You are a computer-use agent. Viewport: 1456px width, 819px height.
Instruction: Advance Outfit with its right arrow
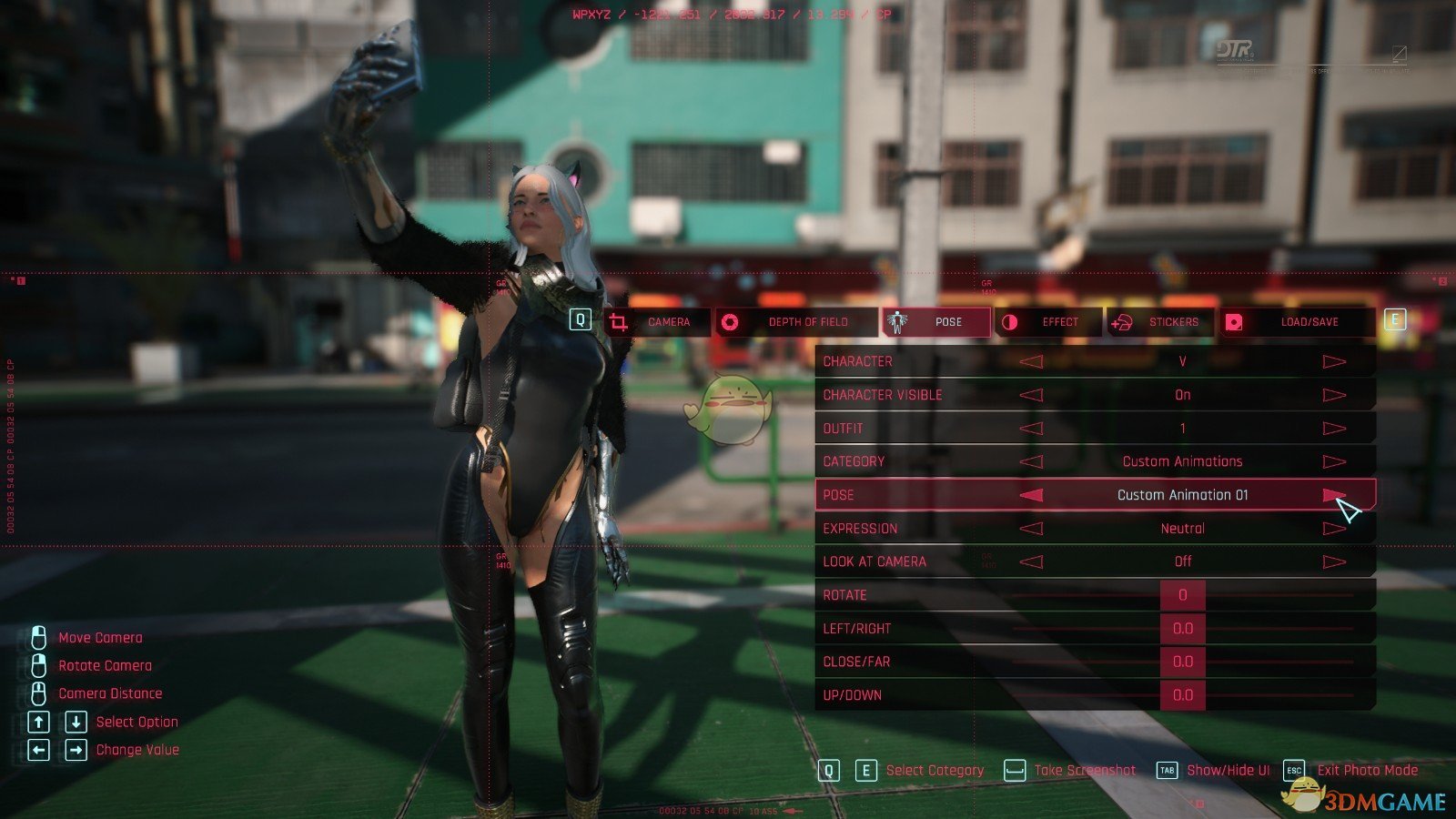(1334, 429)
